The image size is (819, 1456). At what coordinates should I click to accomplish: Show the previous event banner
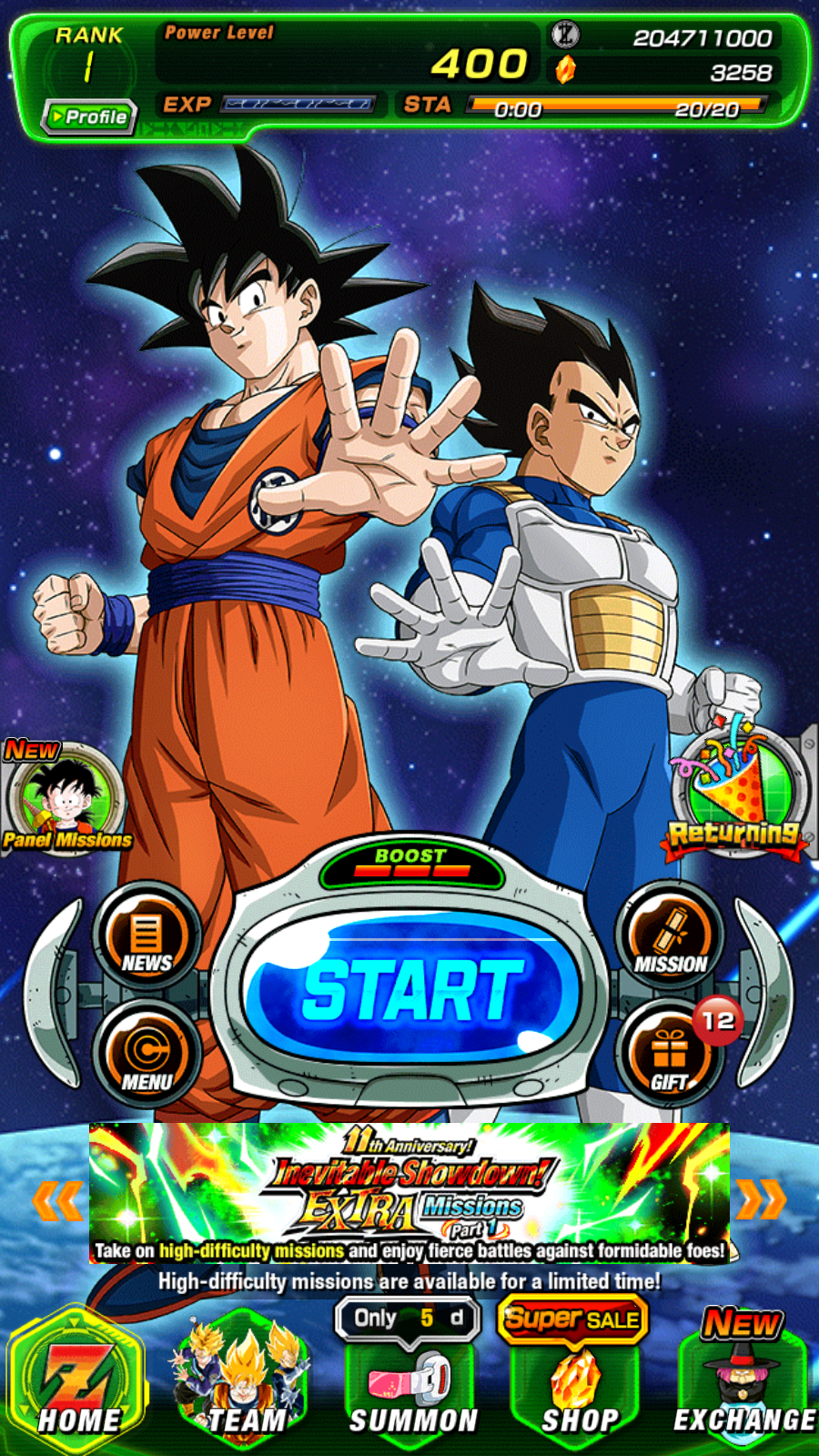coord(56,1200)
